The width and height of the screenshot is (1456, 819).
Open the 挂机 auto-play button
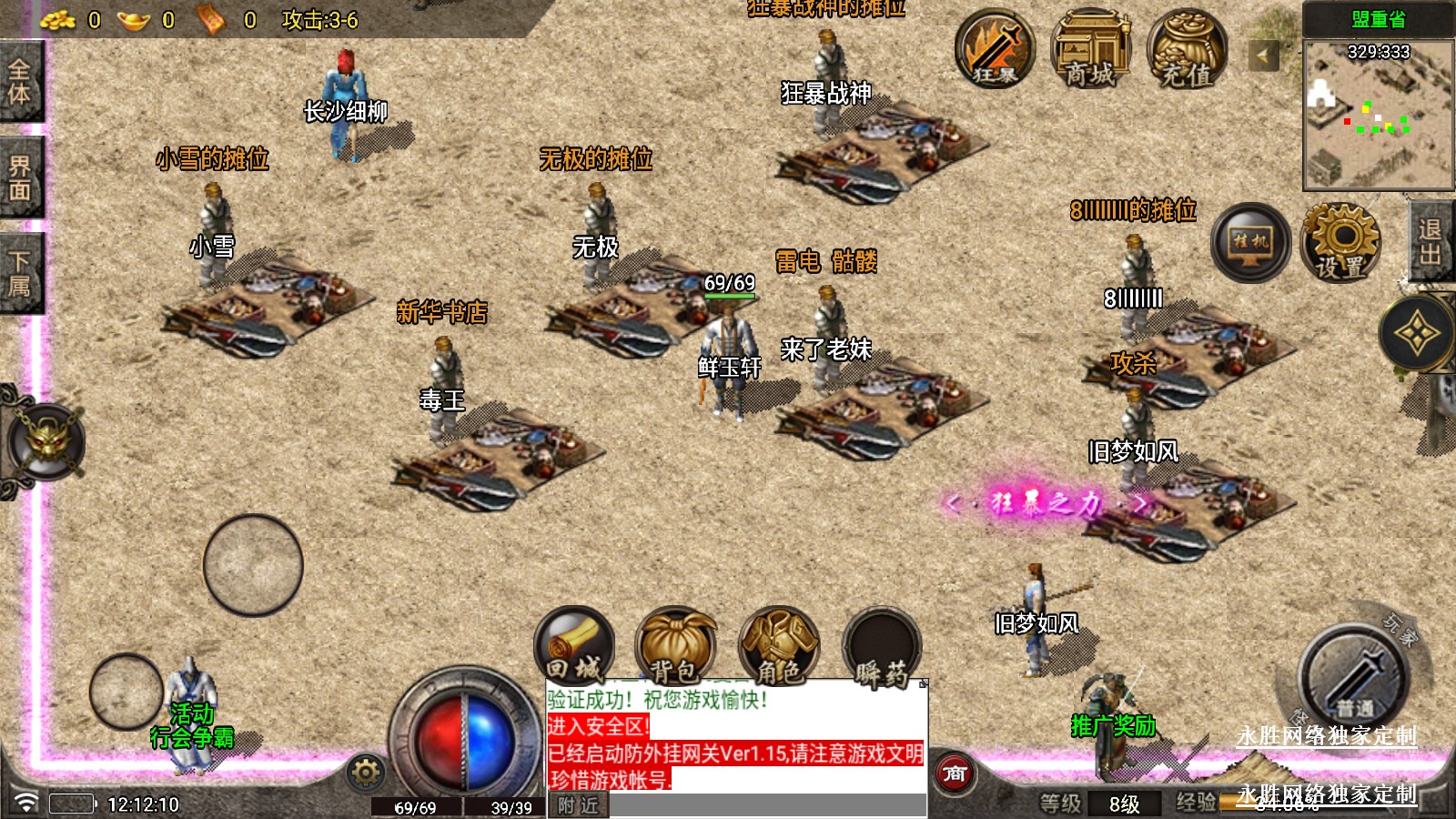pos(1250,242)
